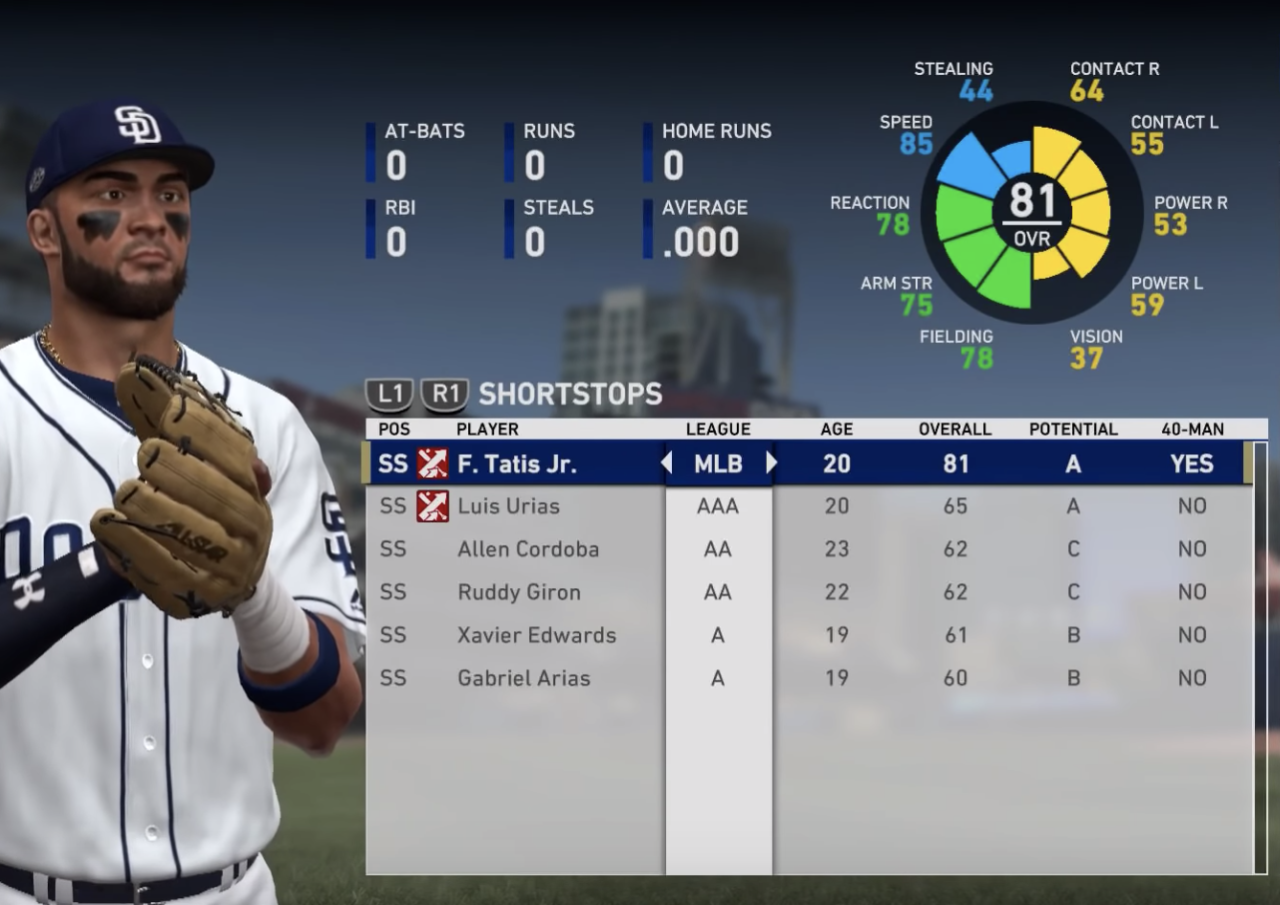Screen dimensions: 1280x905
Task: Click the left arrow beside MLB league
Action: (x=666, y=464)
